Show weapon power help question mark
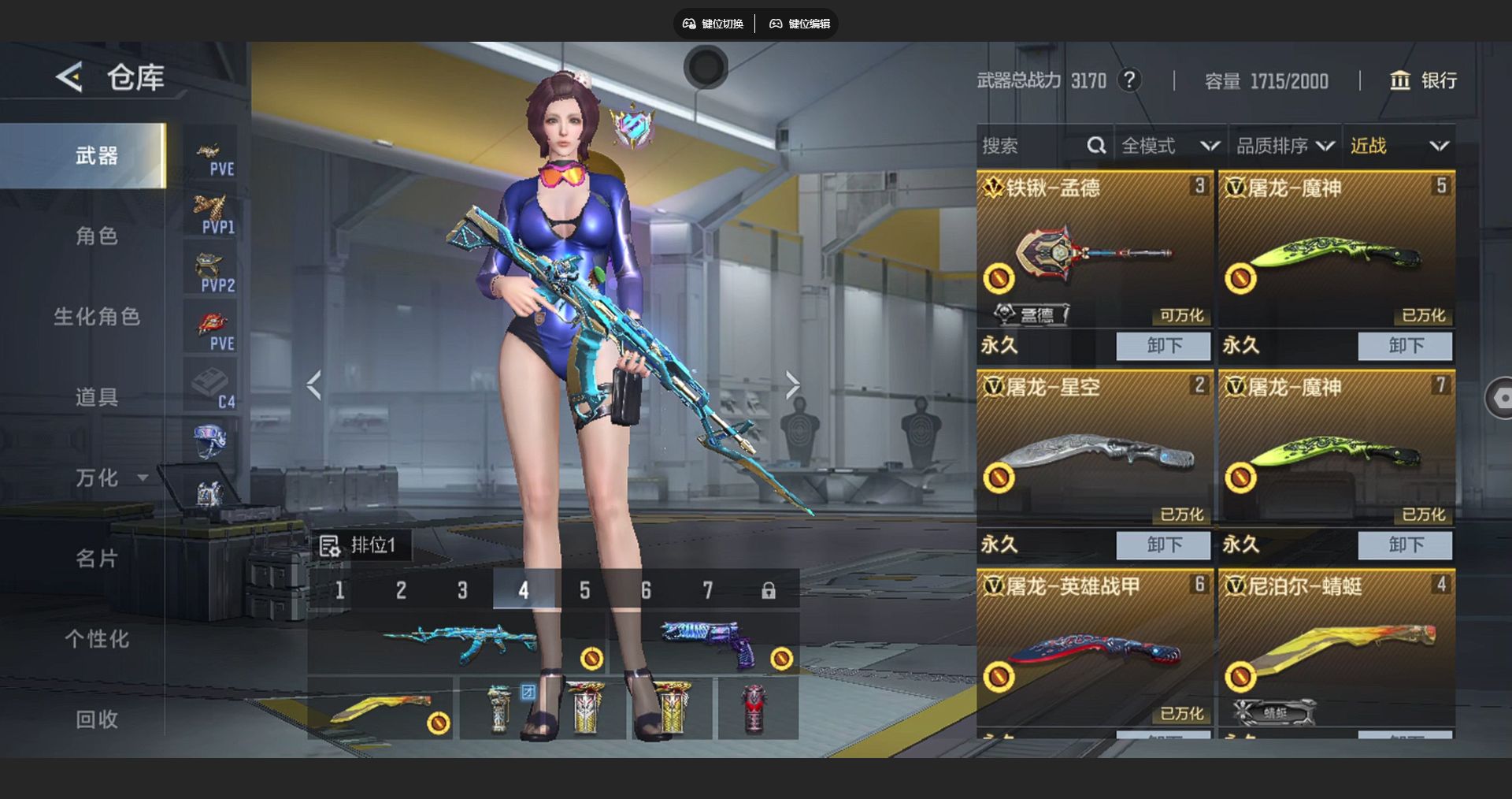 point(1129,80)
